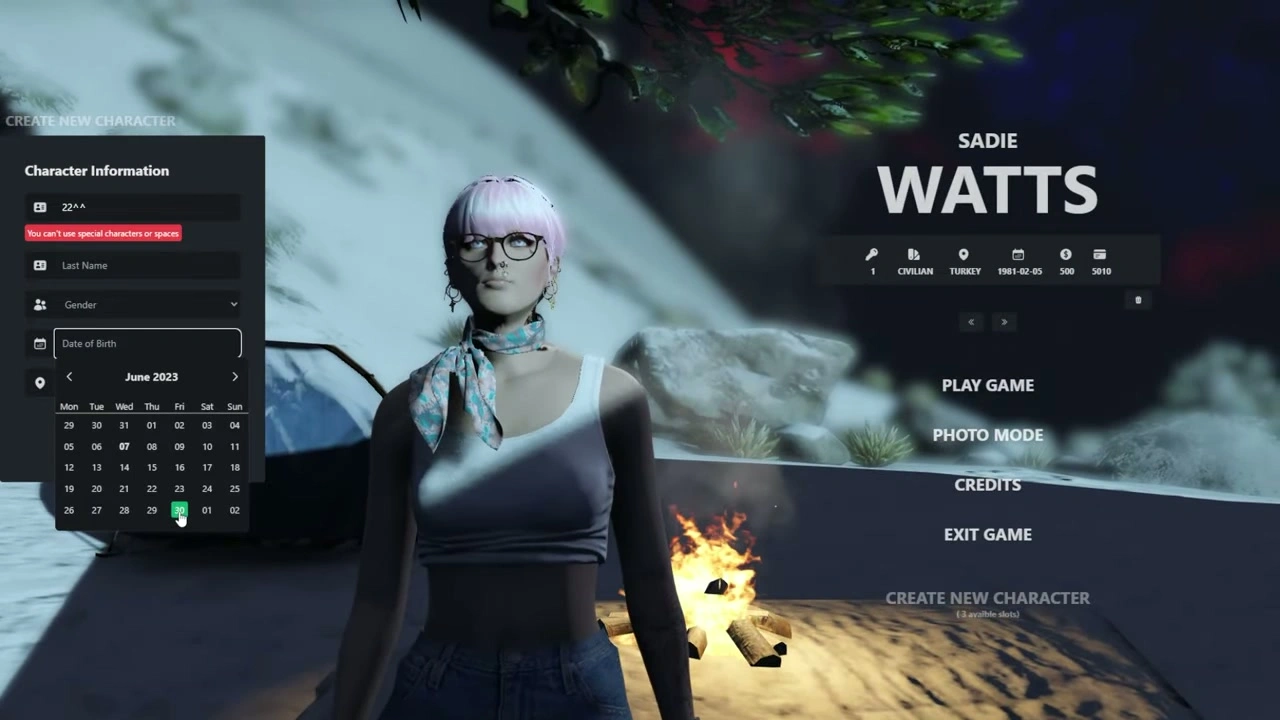Switch to the previous character slot
Screen dimensions: 1280x720
[971, 322]
